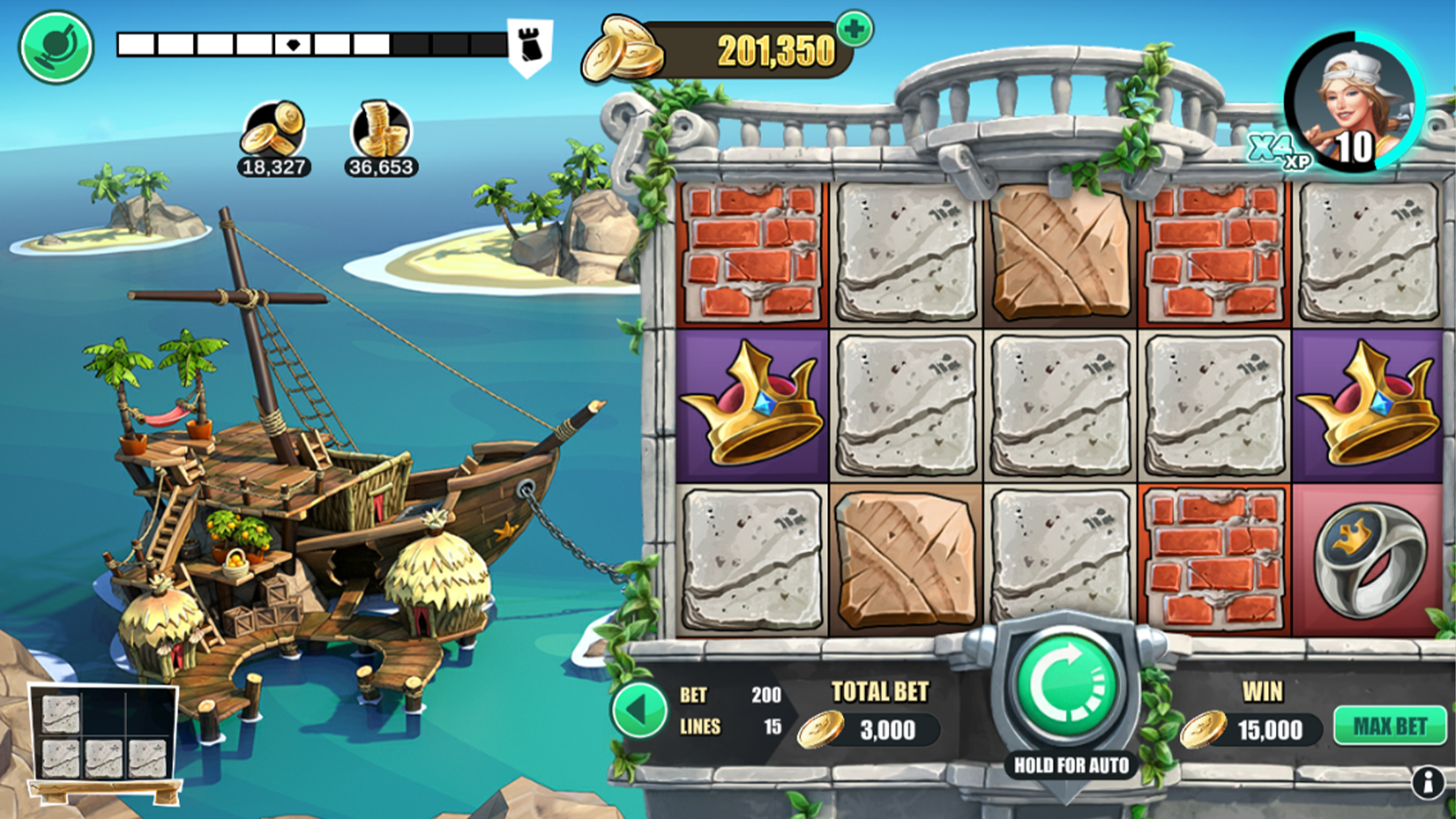Tap the 36,653 coin stack reward icon
This screenshot has width=1456, height=819.
(x=381, y=131)
